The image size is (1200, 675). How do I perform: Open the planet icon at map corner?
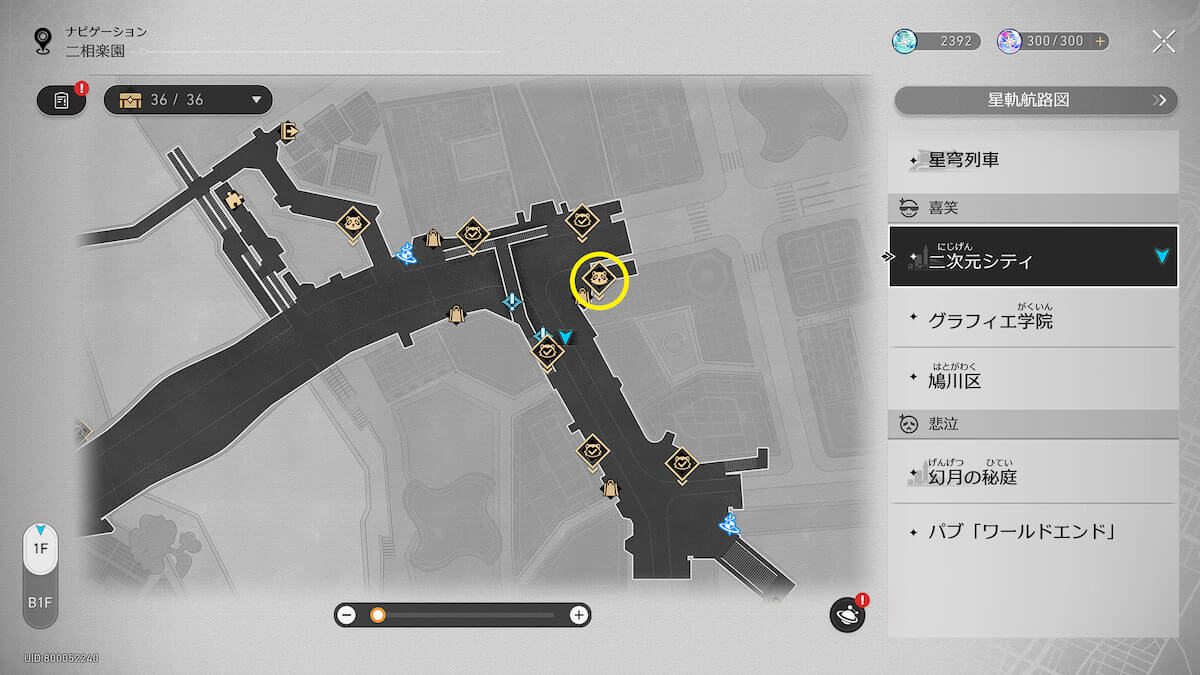(846, 615)
